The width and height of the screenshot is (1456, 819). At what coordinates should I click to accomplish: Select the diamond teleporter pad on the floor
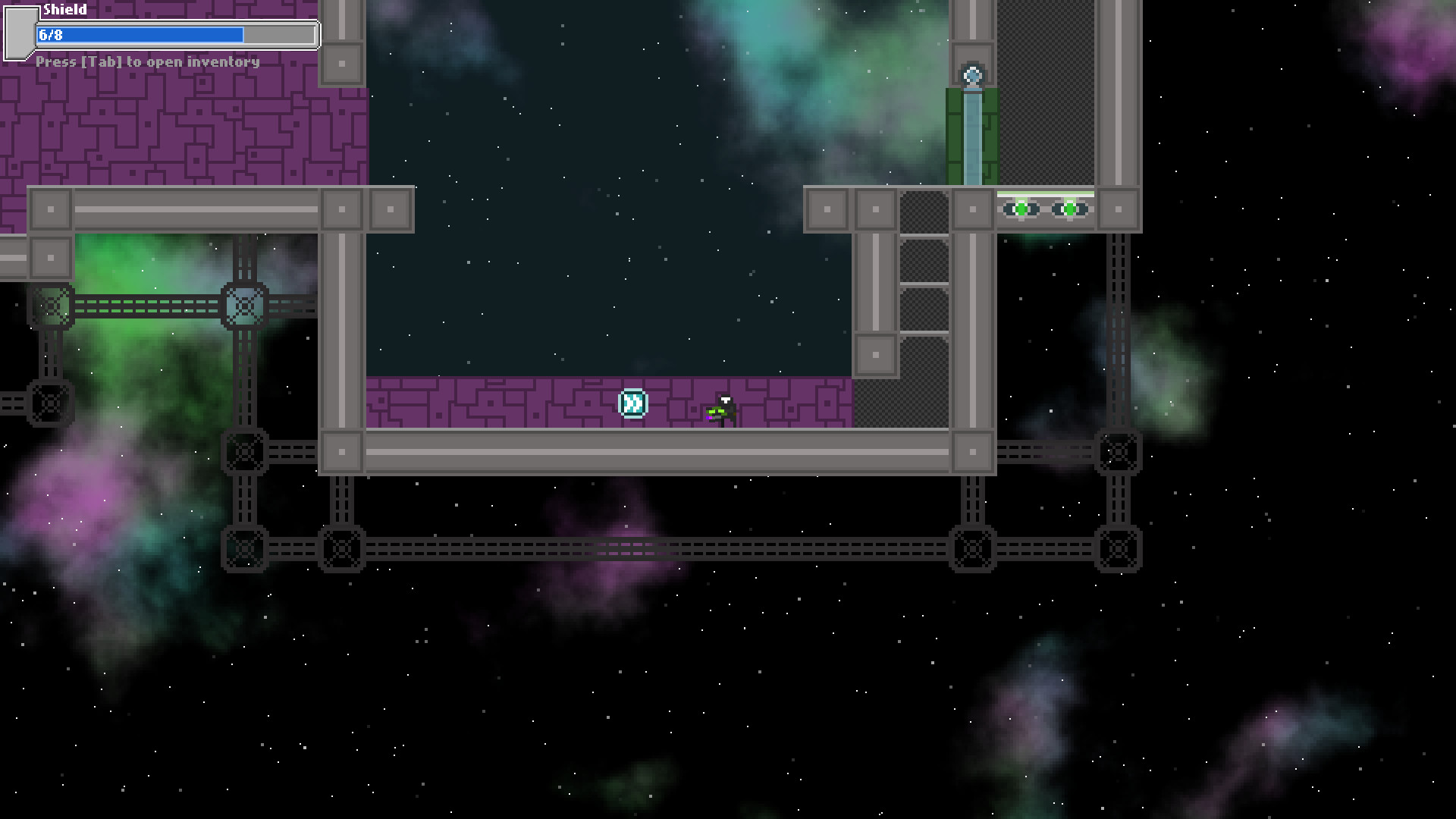tap(632, 403)
